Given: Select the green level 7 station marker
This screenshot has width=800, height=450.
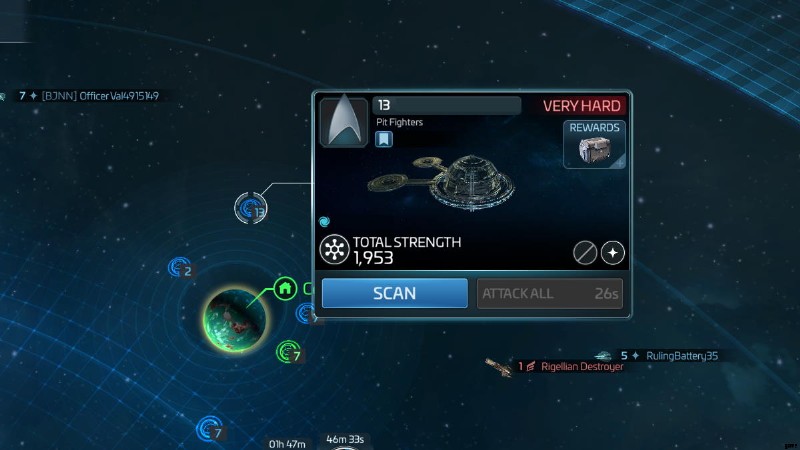Looking at the screenshot, I should [x=288, y=351].
